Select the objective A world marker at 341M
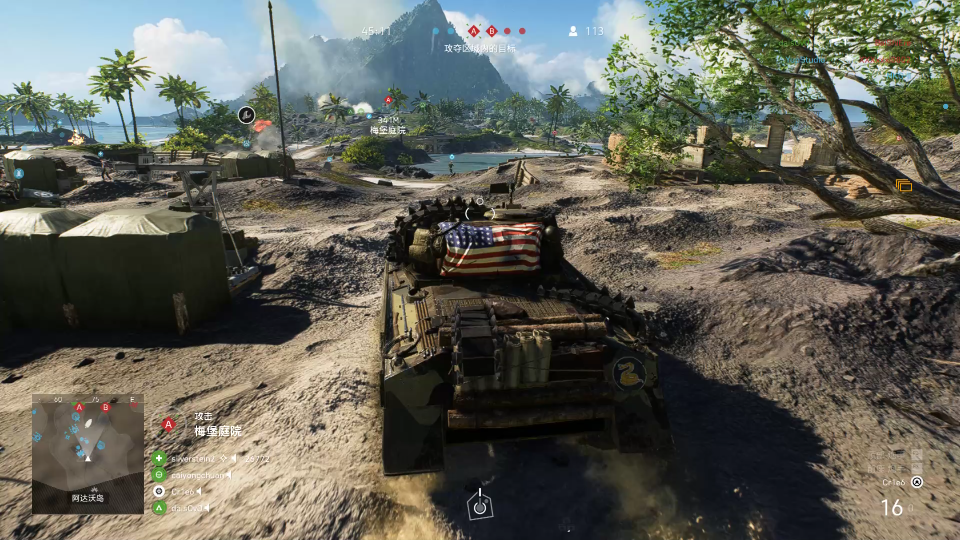The image size is (960, 540). click(388, 100)
